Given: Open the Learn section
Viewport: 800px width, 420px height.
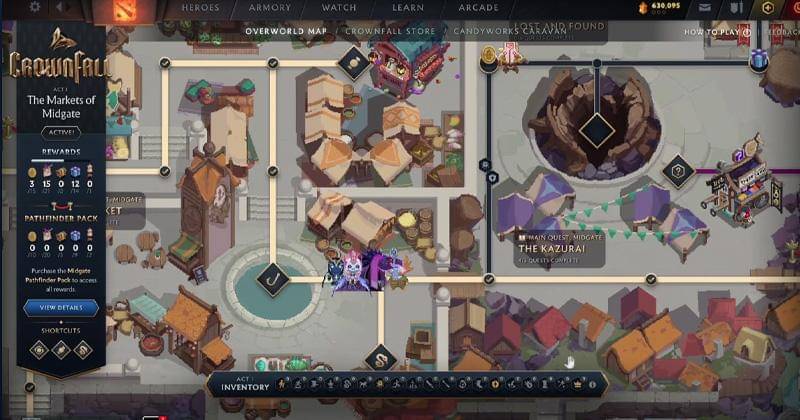Looking at the screenshot, I should click(x=407, y=7).
